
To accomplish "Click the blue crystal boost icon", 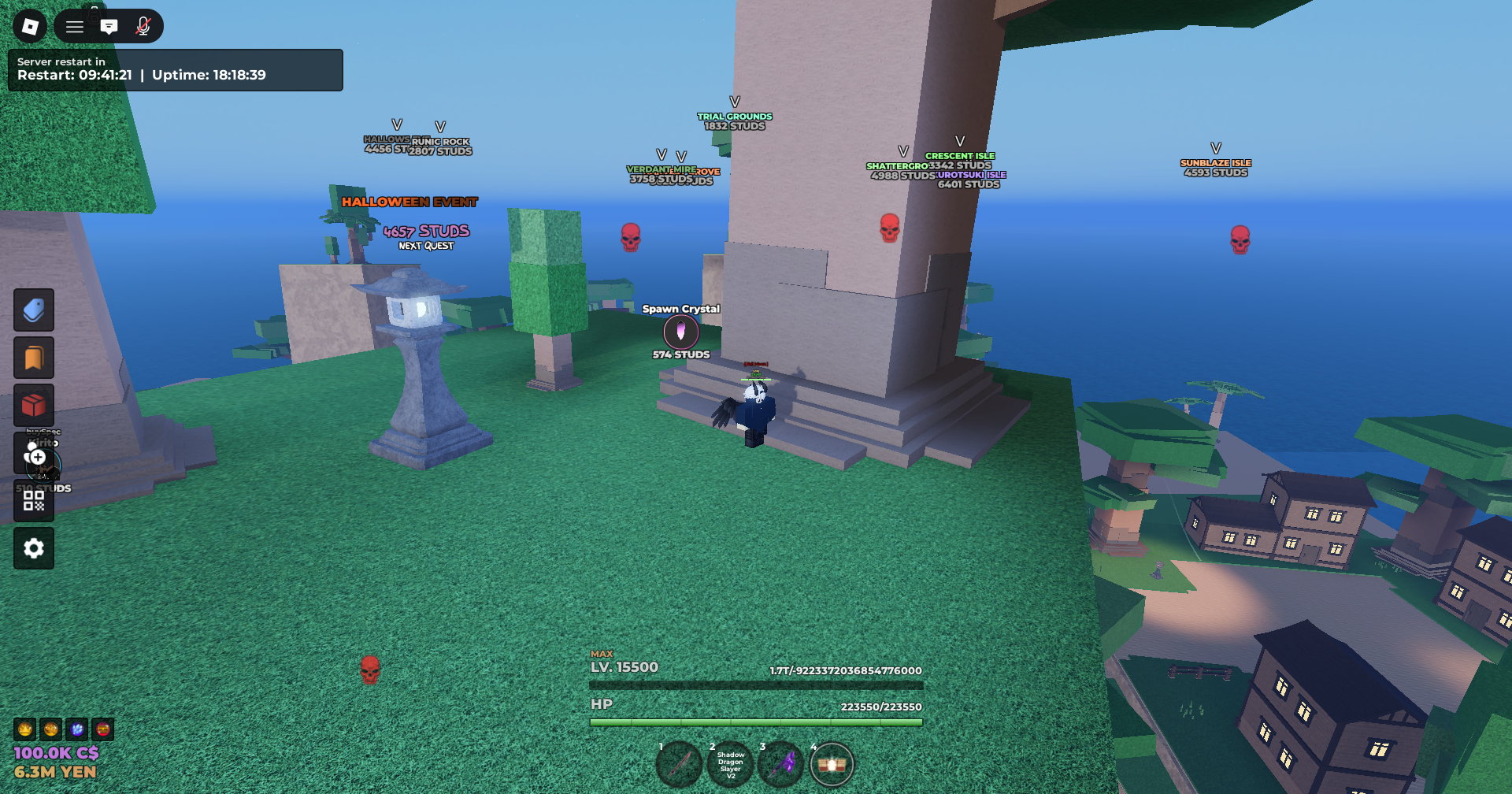I will 77,729.
